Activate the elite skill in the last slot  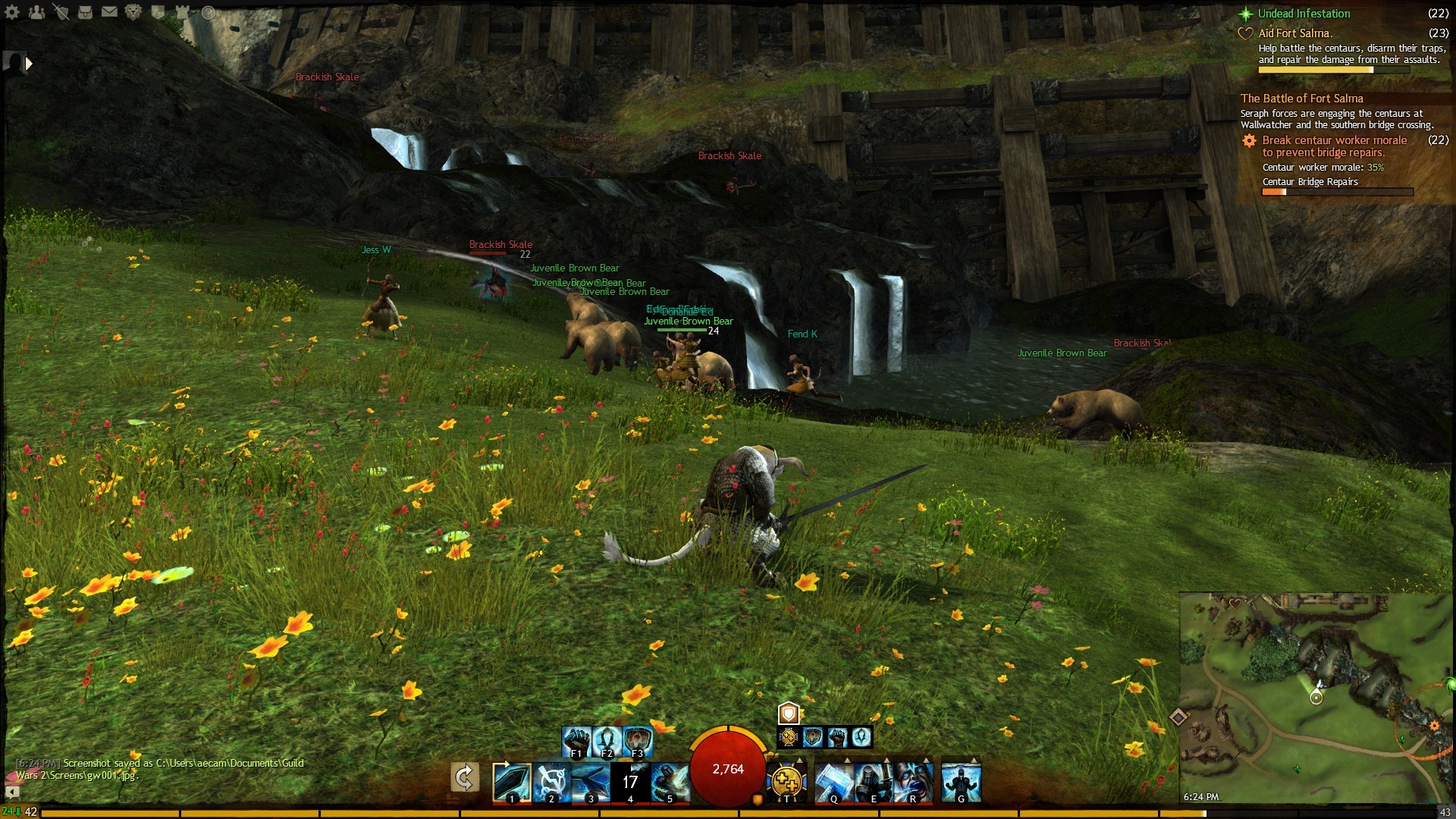coord(961,782)
